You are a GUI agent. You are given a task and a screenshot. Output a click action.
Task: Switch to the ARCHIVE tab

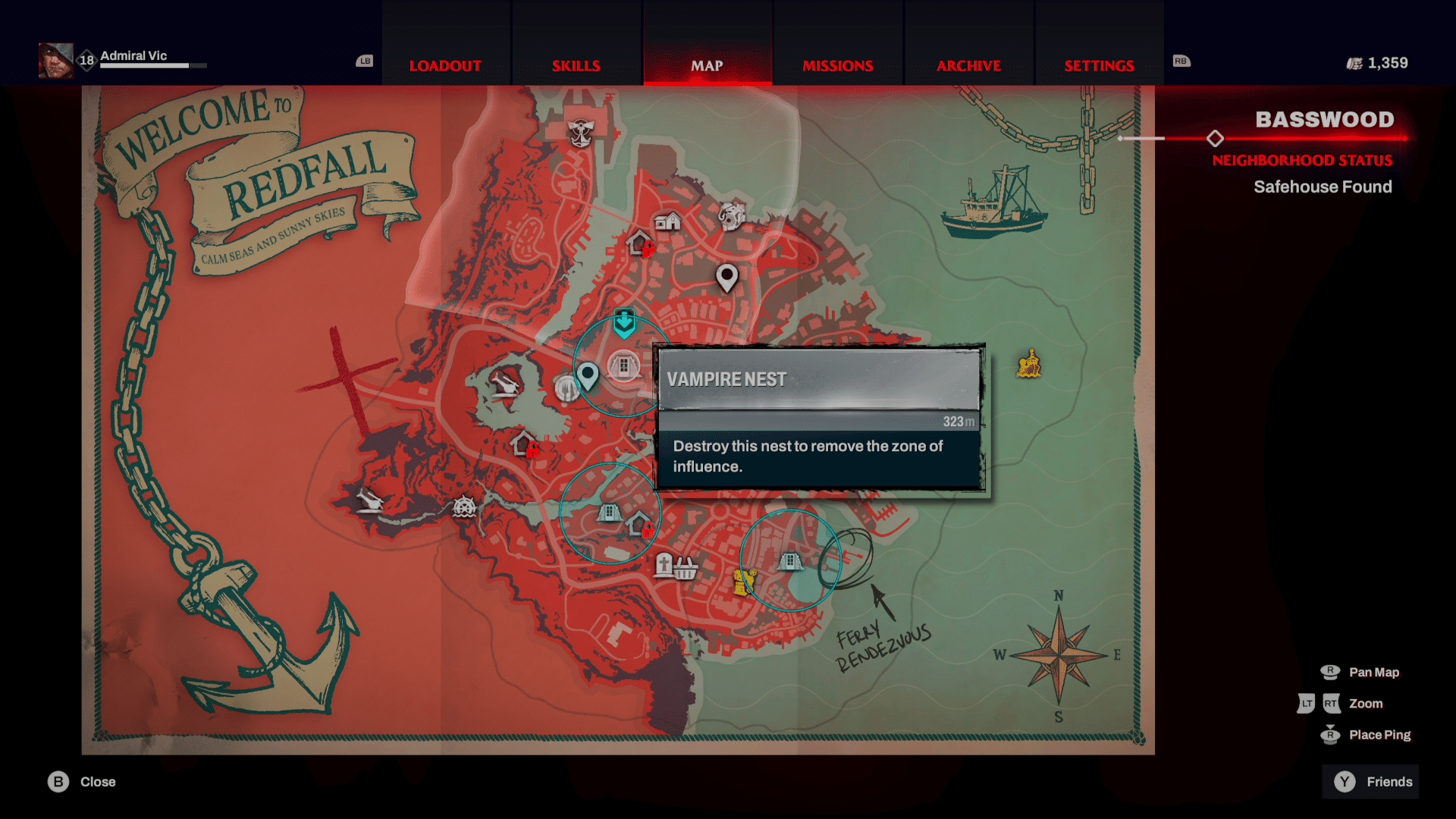(968, 66)
